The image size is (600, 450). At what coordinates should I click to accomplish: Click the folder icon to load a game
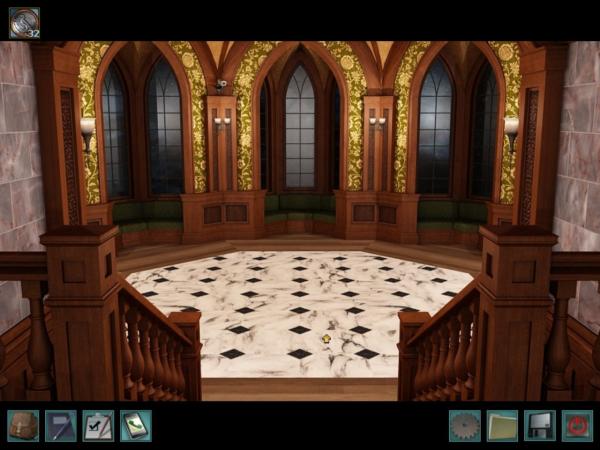coord(502,425)
